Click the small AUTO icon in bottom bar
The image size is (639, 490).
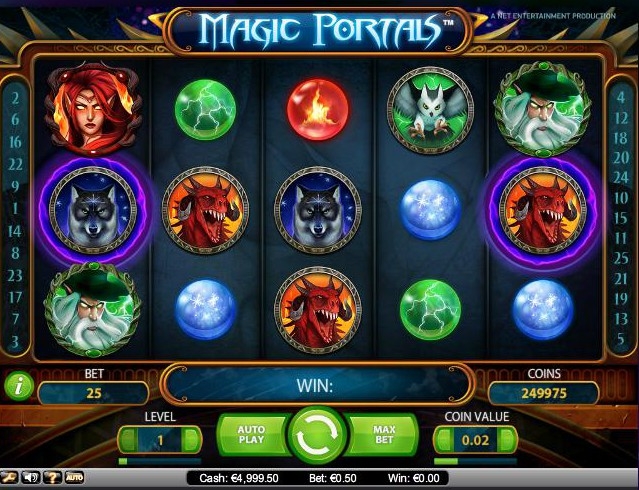tap(74, 478)
